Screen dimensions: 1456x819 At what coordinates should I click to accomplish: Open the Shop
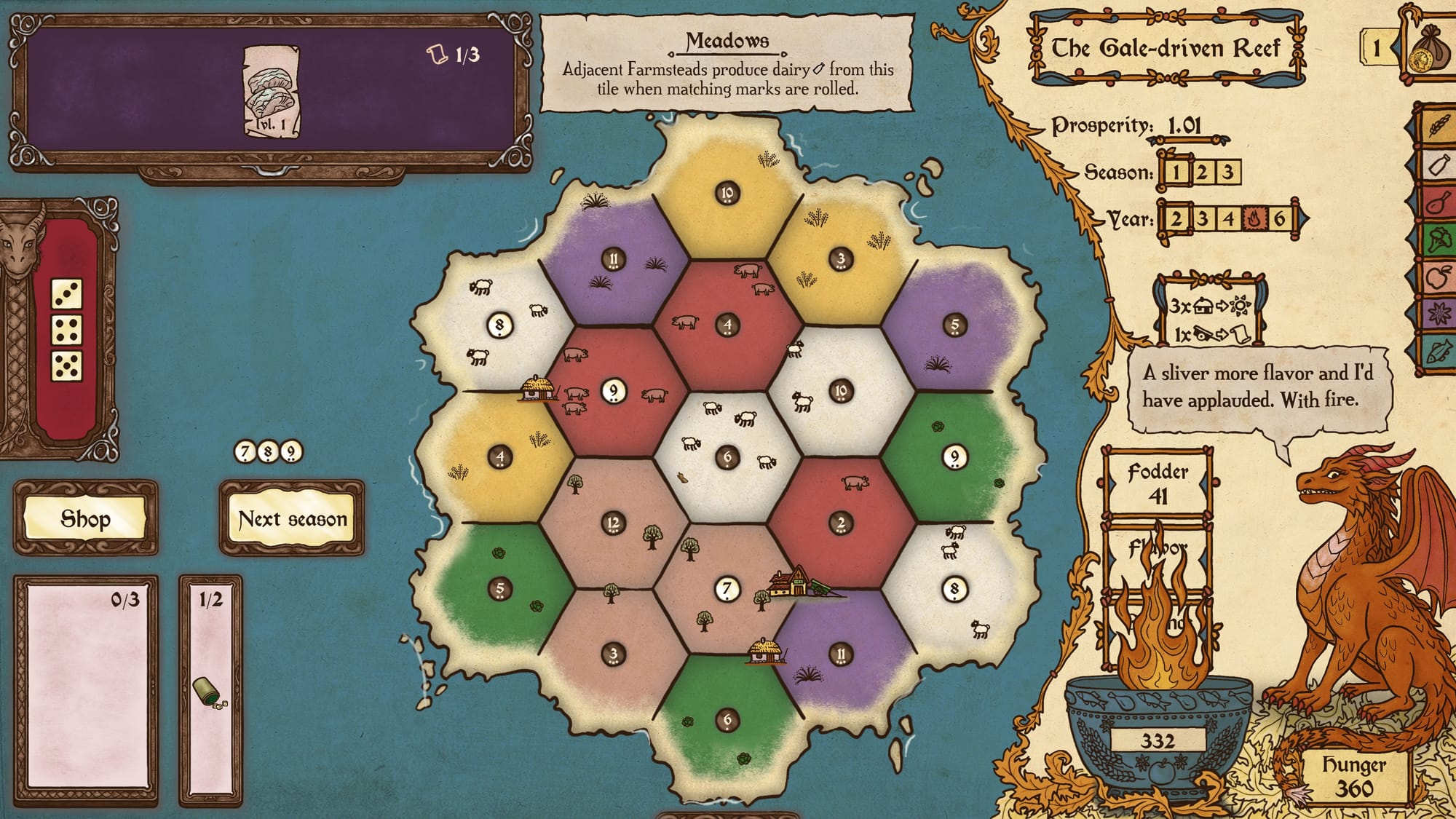pyautogui.click(x=85, y=518)
